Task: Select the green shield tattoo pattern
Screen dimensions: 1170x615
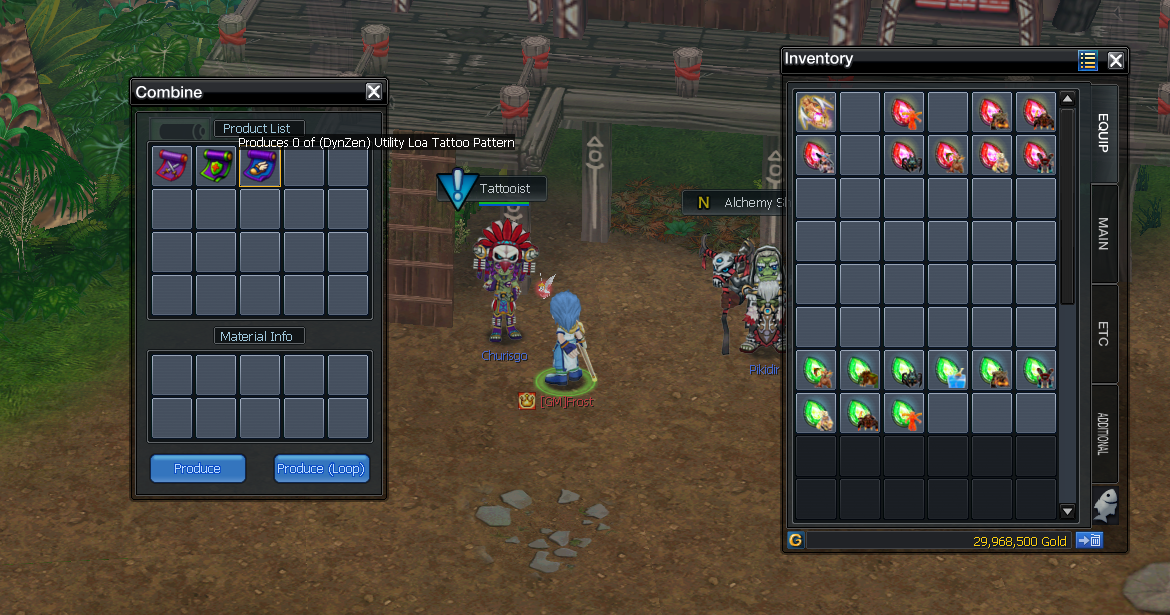Action: coord(216,166)
